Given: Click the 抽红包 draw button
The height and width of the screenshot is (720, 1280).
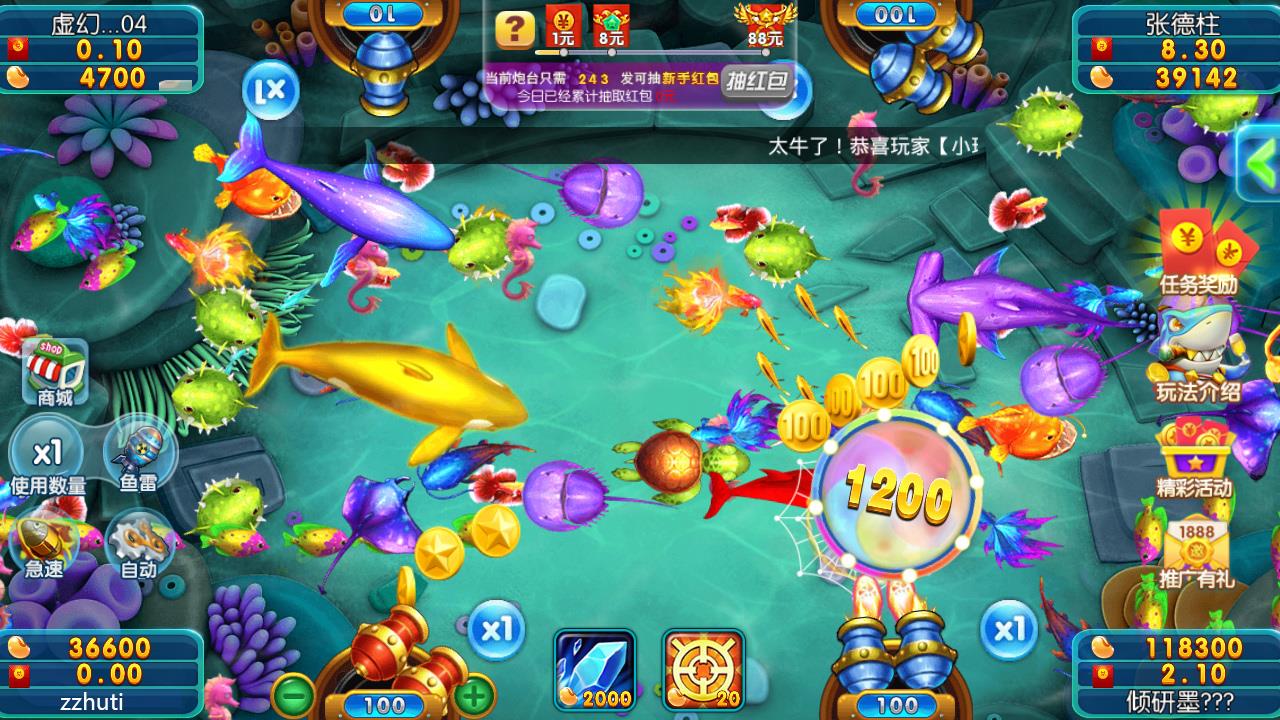Looking at the screenshot, I should [x=757, y=82].
